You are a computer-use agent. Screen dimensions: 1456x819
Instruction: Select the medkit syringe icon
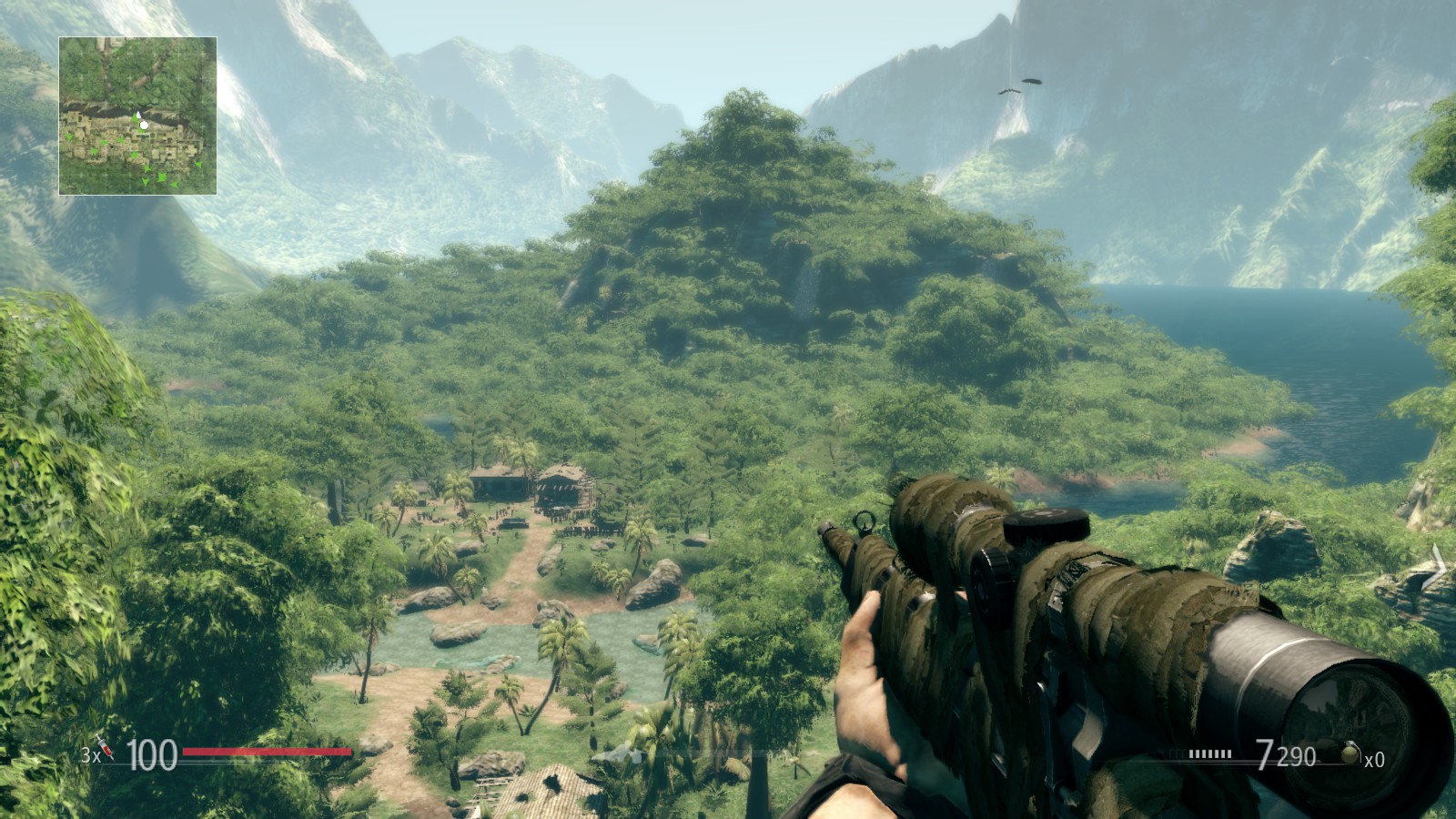106,749
